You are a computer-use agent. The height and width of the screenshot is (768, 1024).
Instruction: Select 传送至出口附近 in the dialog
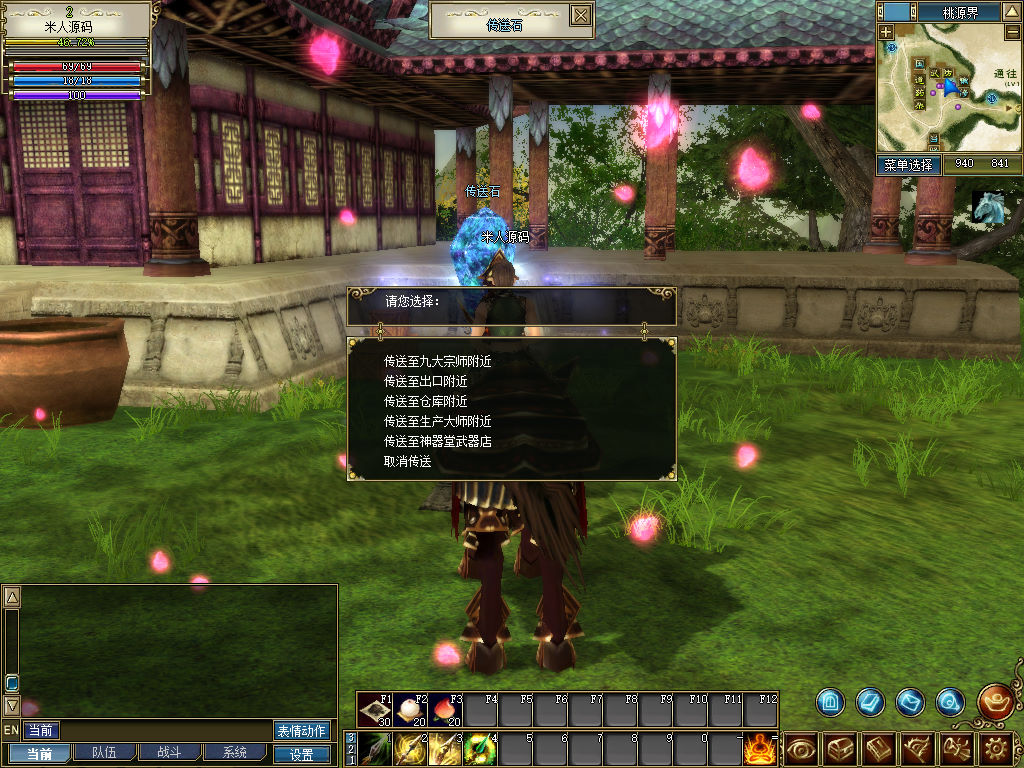tap(426, 381)
